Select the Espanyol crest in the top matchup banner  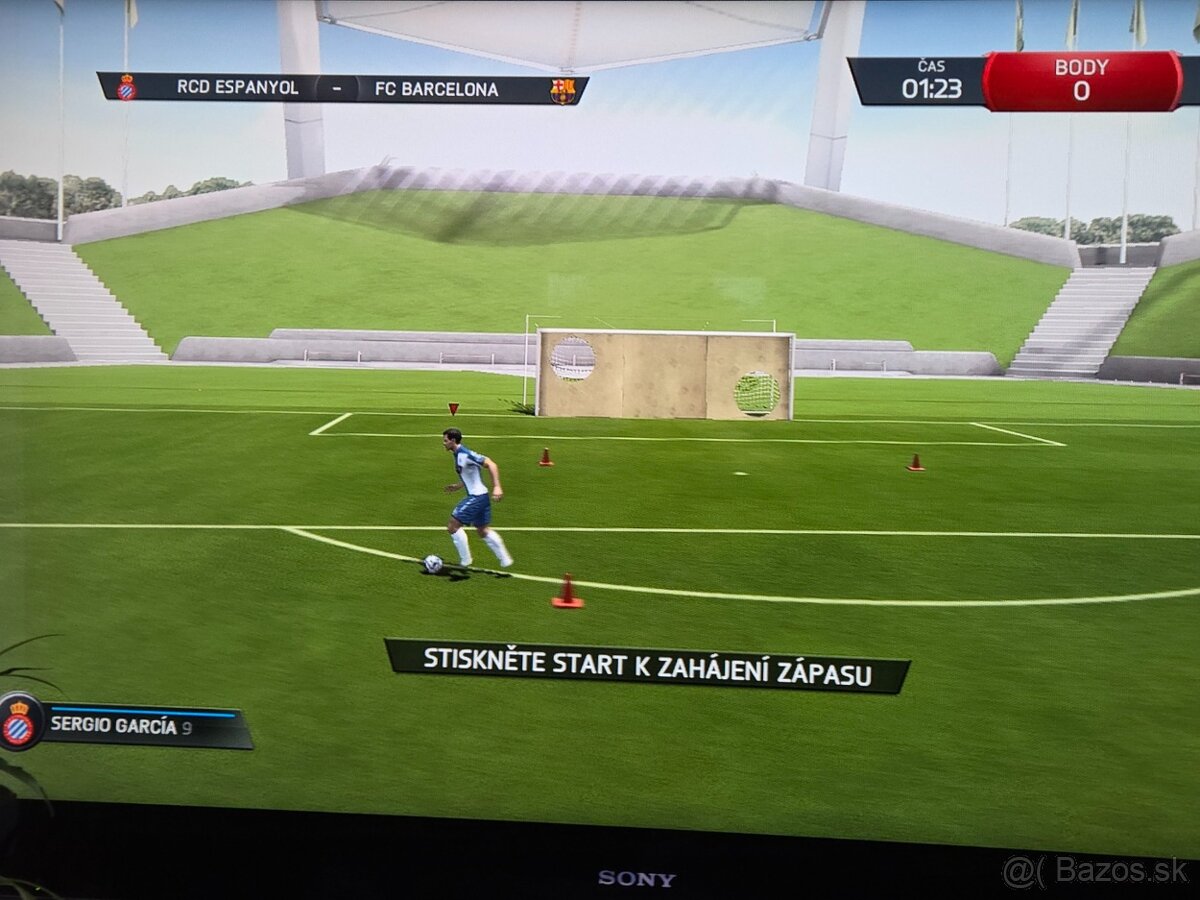pyautogui.click(x=127, y=88)
